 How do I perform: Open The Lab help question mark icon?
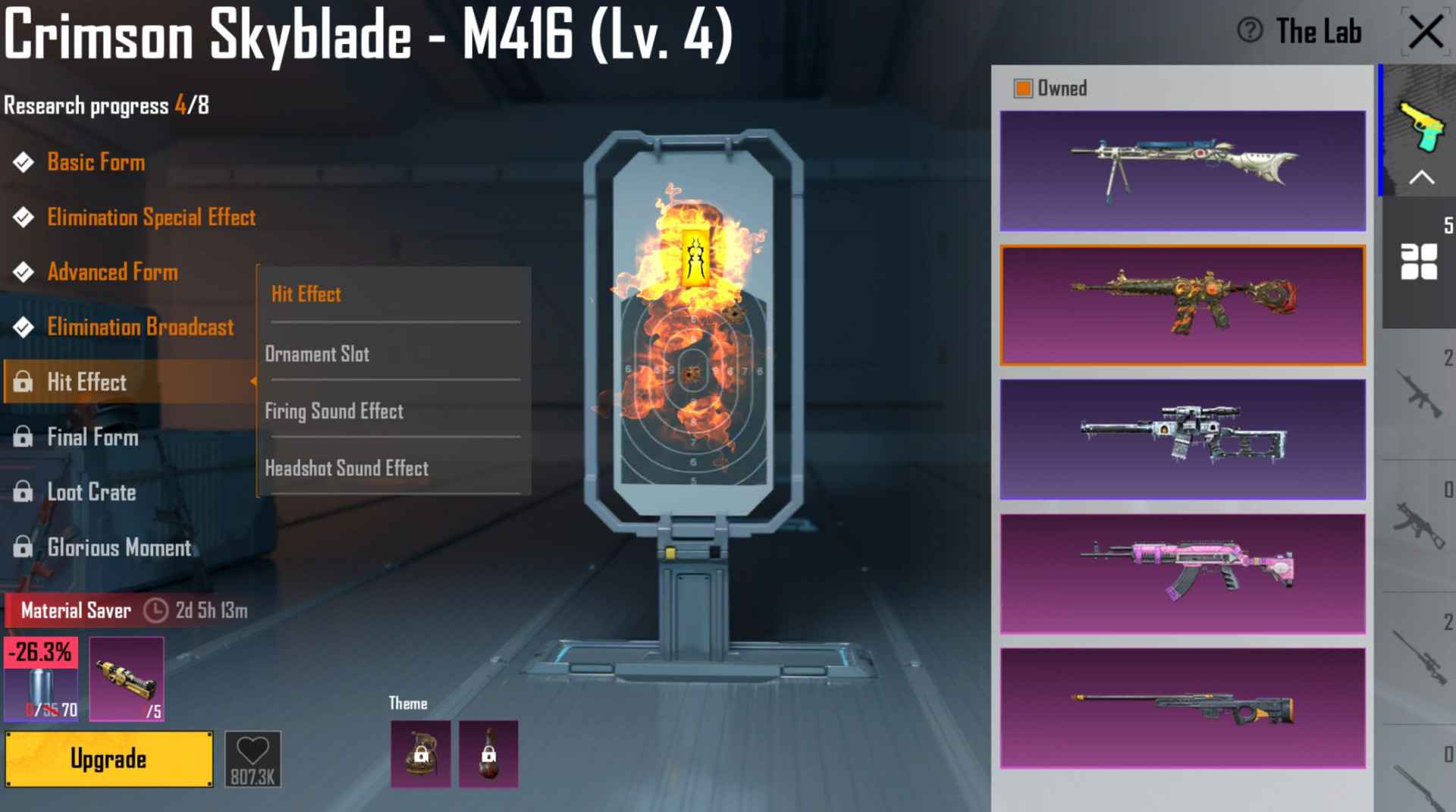click(x=1248, y=32)
